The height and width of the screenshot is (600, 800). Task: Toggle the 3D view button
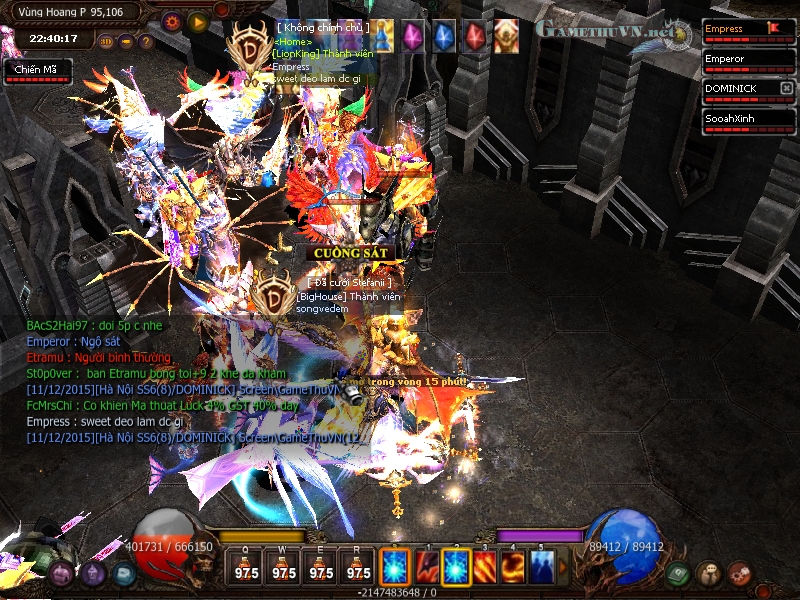[107, 42]
